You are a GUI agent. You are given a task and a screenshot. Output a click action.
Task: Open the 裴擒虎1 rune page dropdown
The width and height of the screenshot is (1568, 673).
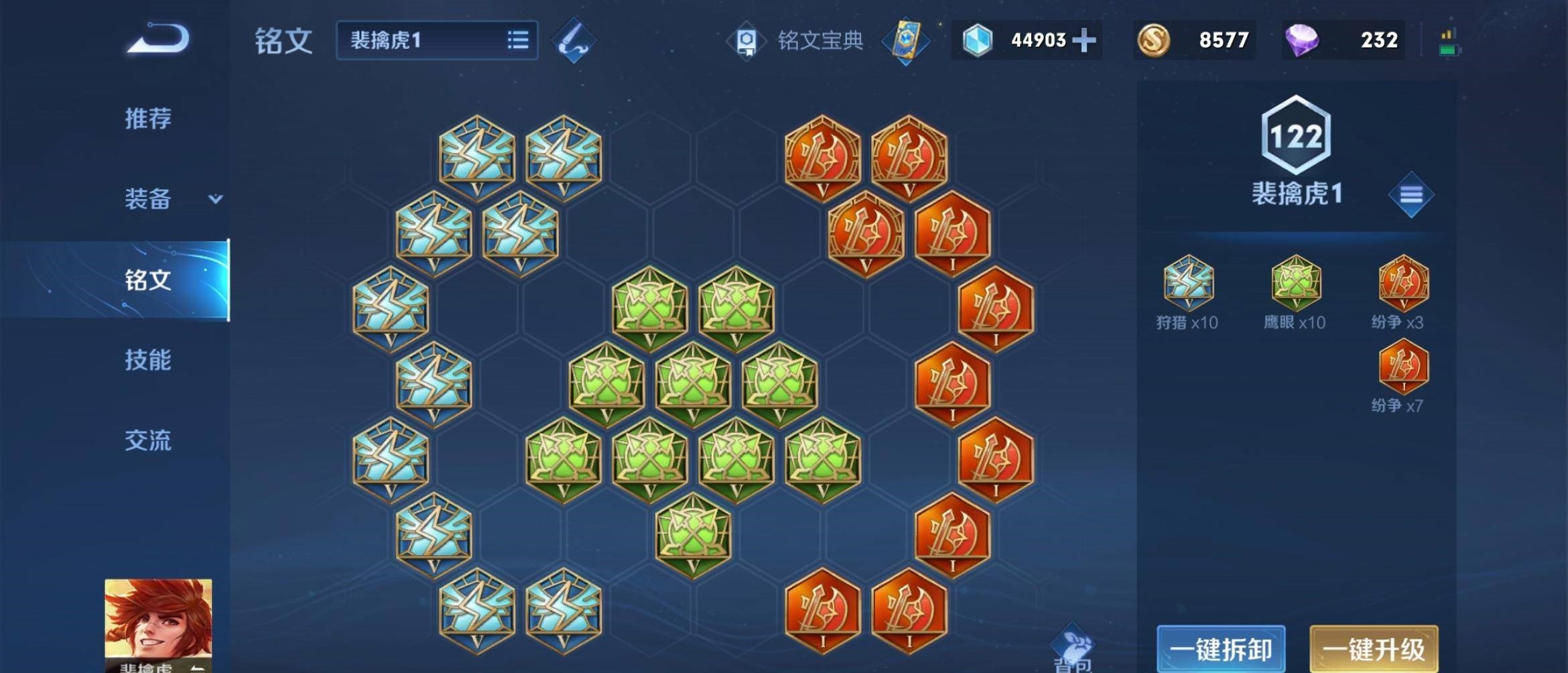(x=437, y=40)
